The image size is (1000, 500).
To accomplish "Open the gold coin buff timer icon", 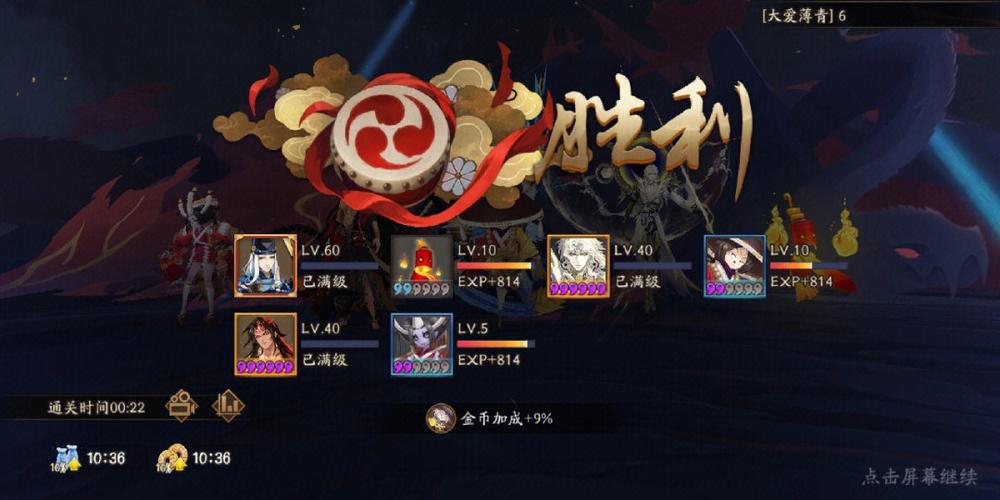I will coord(170,459).
